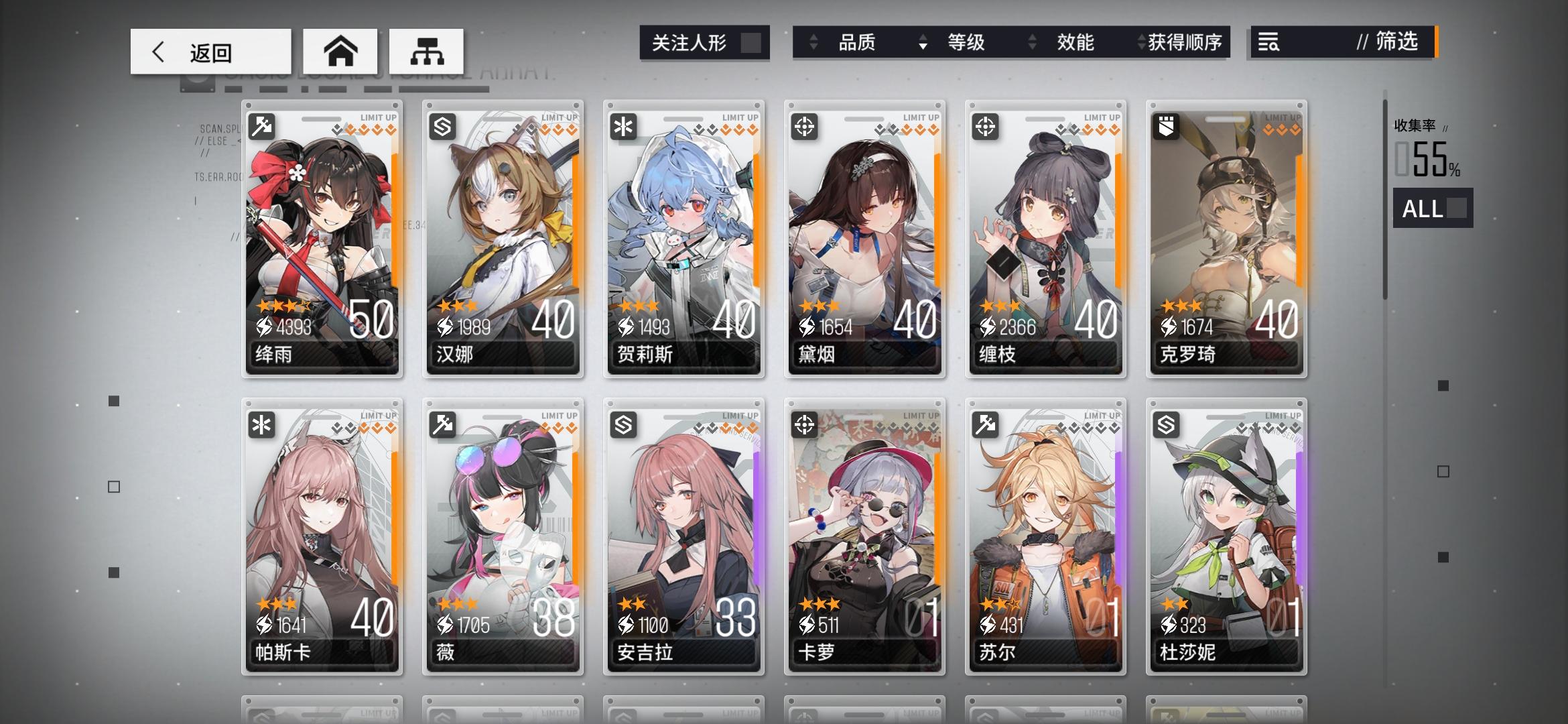The image size is (1568, 724).
Task: Open the 品质 sort dropdown
Action: pyautogui.click(x=858, y=42)
